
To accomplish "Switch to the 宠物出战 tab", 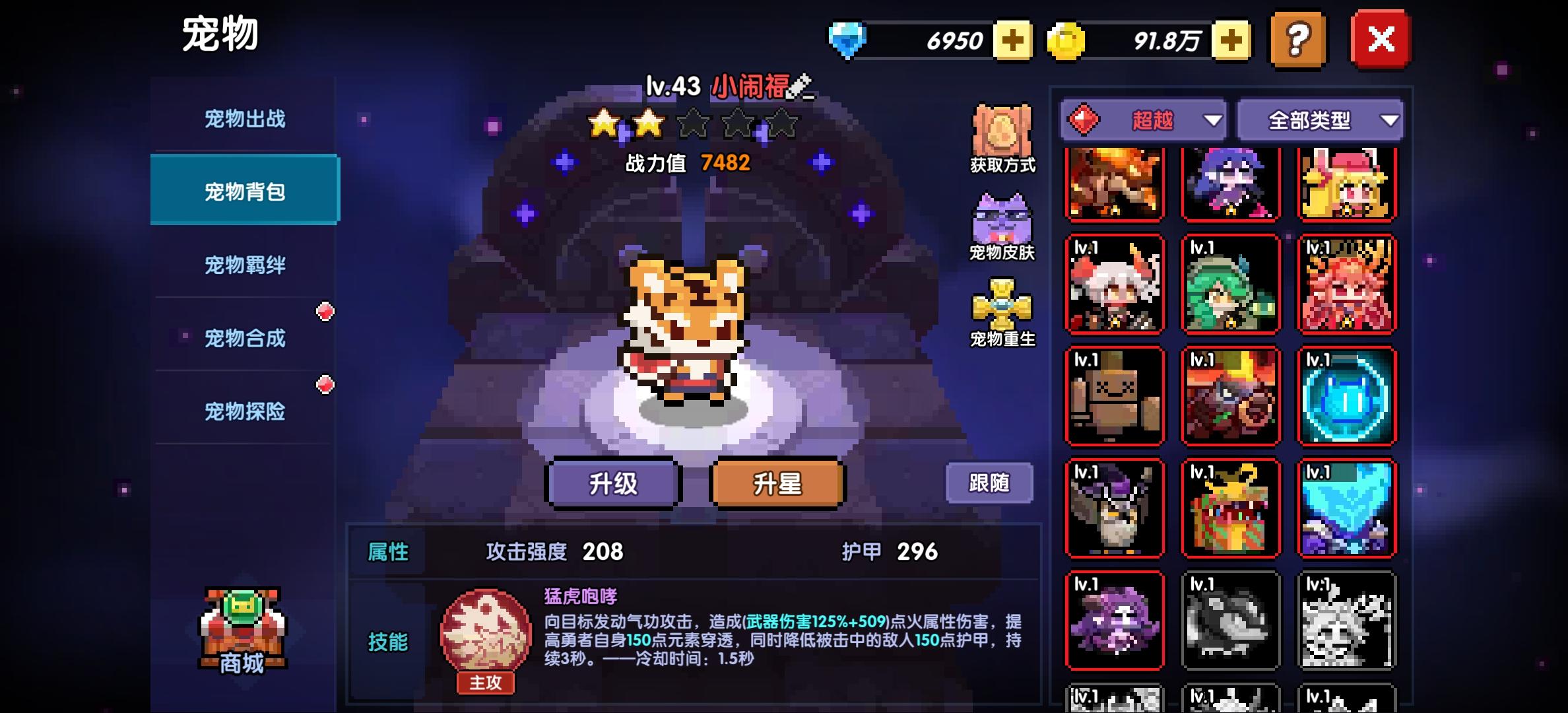I will (x=244, y=119).
